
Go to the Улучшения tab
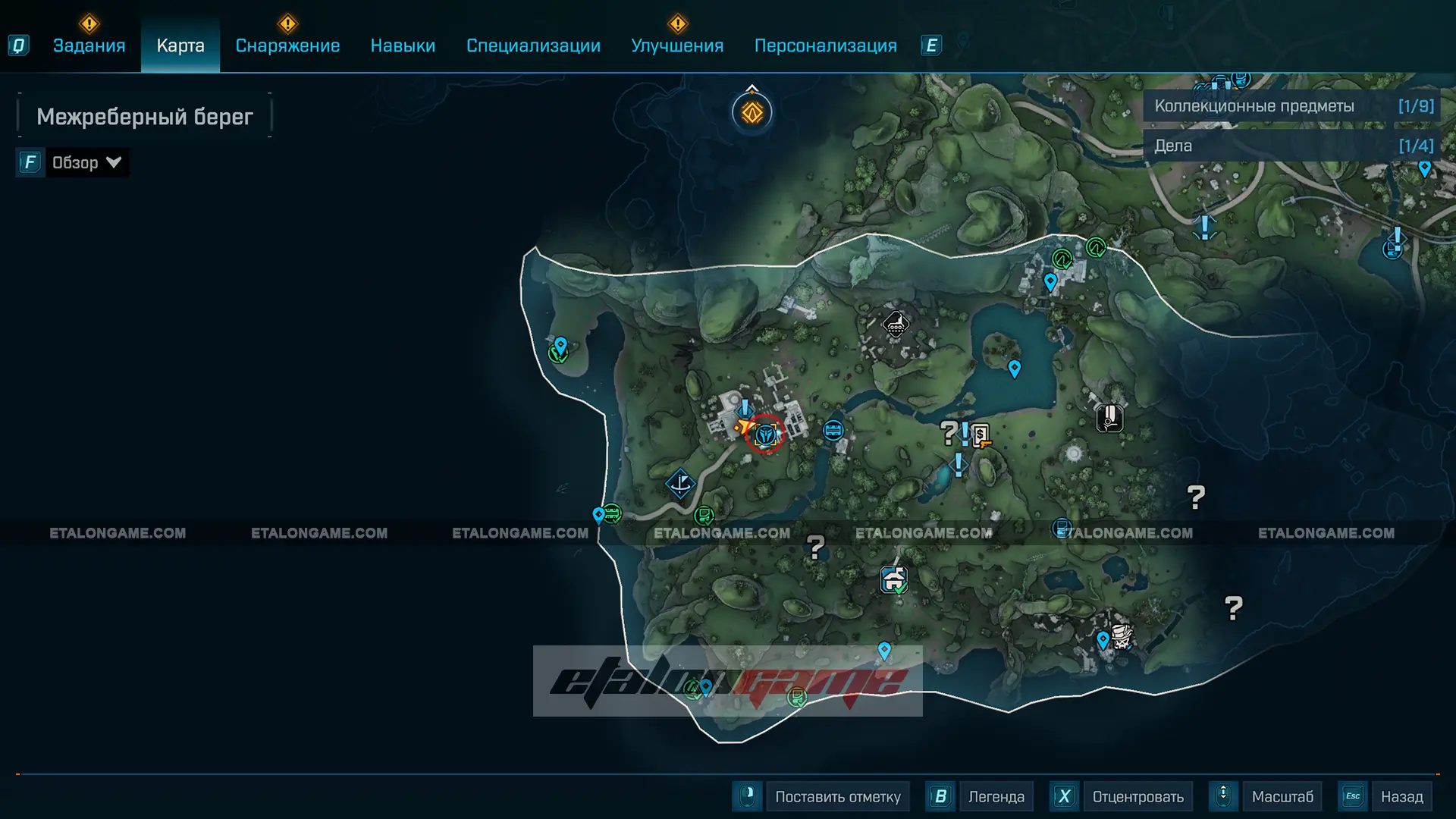[x=677, y=45]
